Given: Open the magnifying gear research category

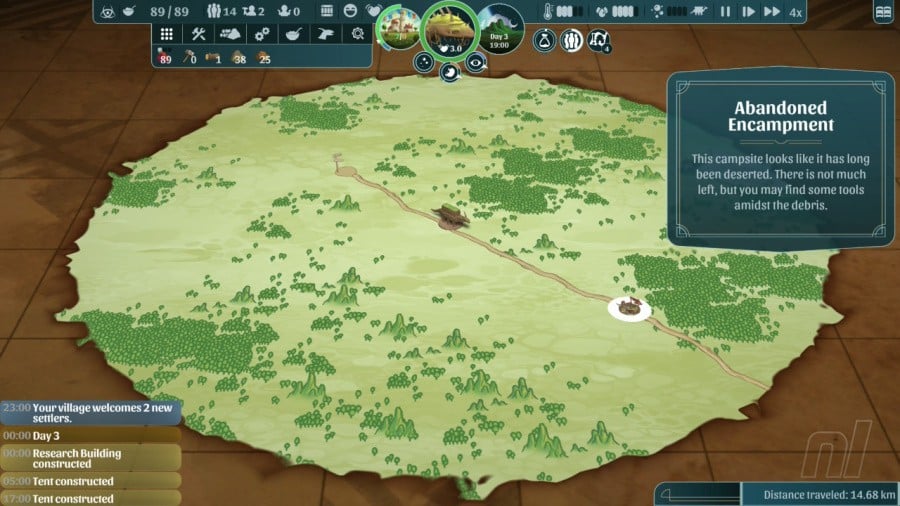Looking at the screenshot, I should pyautogui.click(x=357, y=33).
